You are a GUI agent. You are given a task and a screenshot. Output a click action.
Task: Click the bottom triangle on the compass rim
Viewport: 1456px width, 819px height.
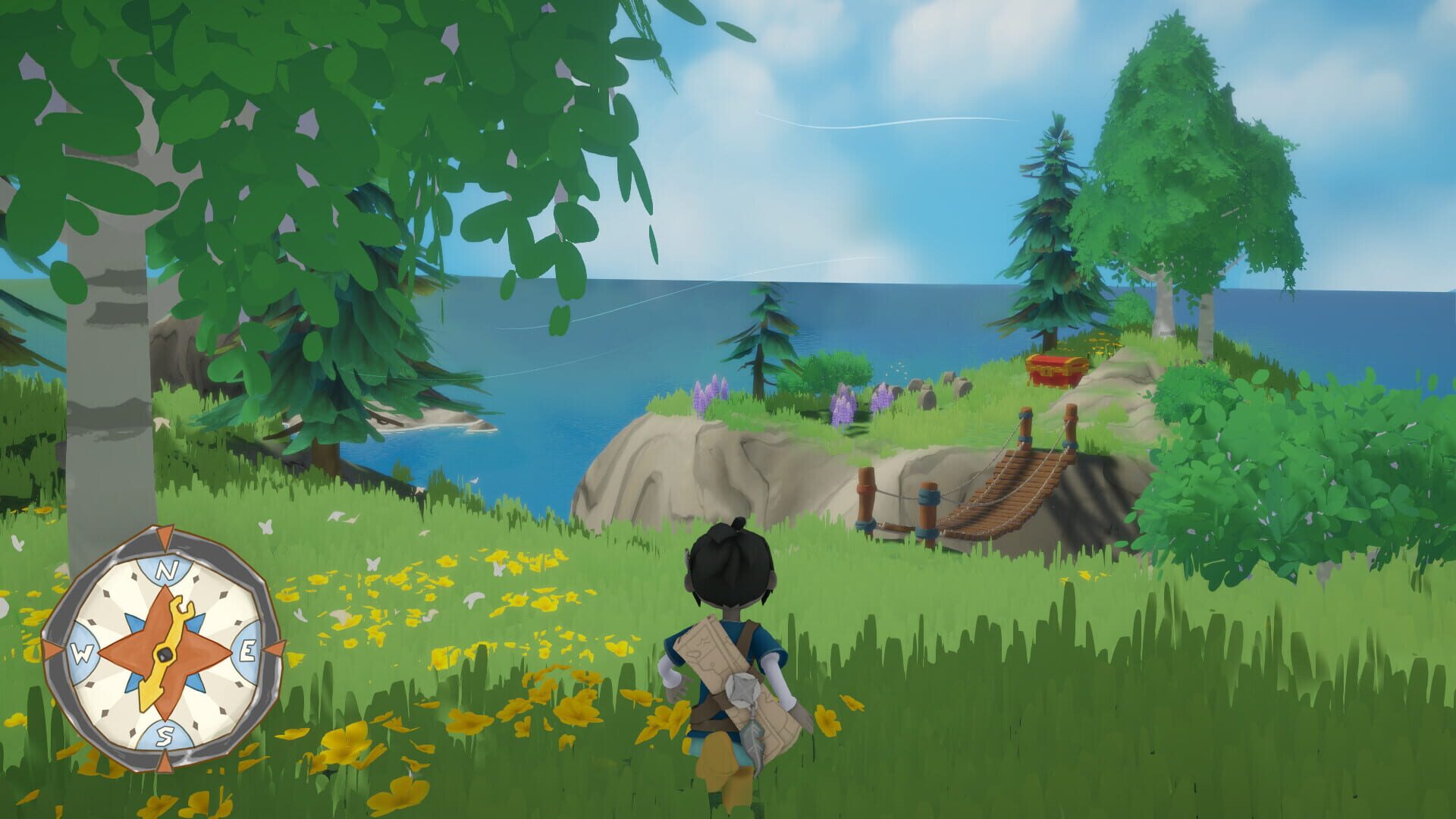click(x=165, y=761)
